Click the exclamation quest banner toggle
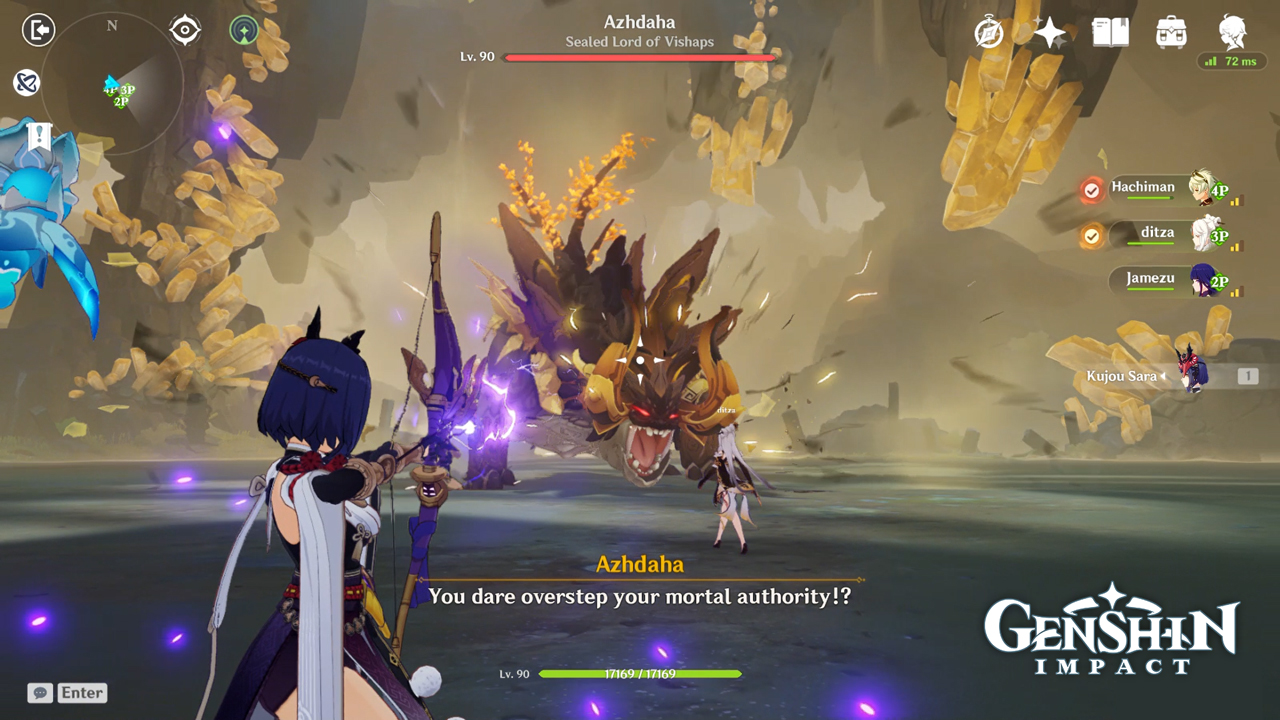 pos(39,135)
